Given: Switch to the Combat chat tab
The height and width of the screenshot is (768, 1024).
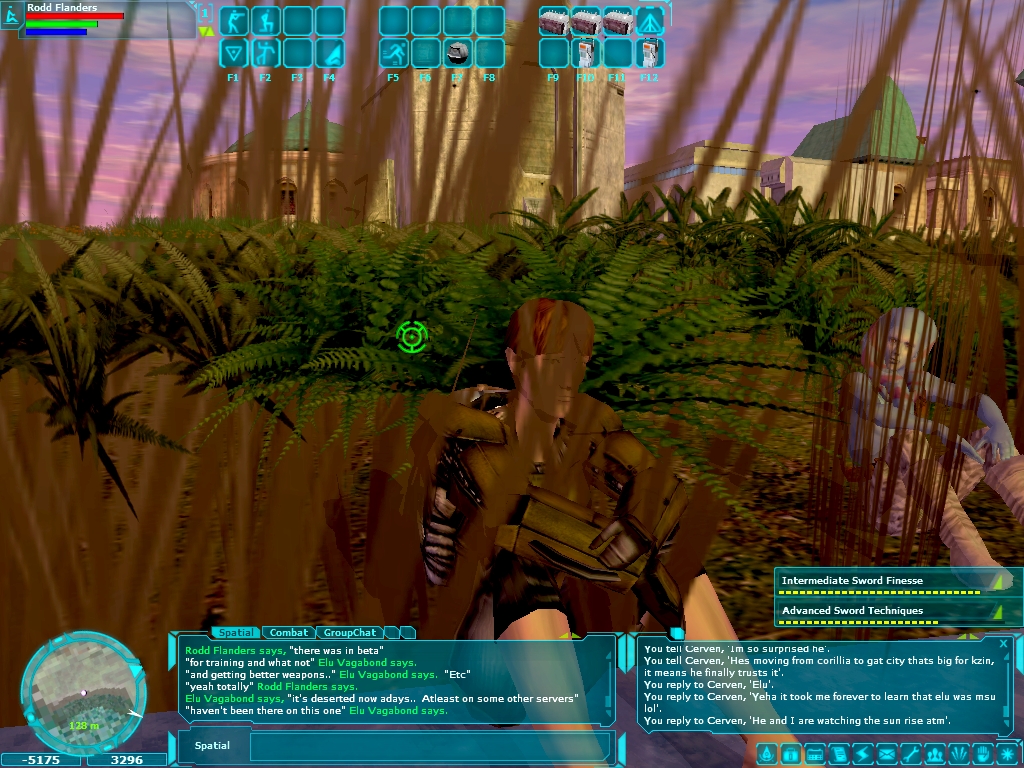Looking at the screenshot, I should 289,632.
